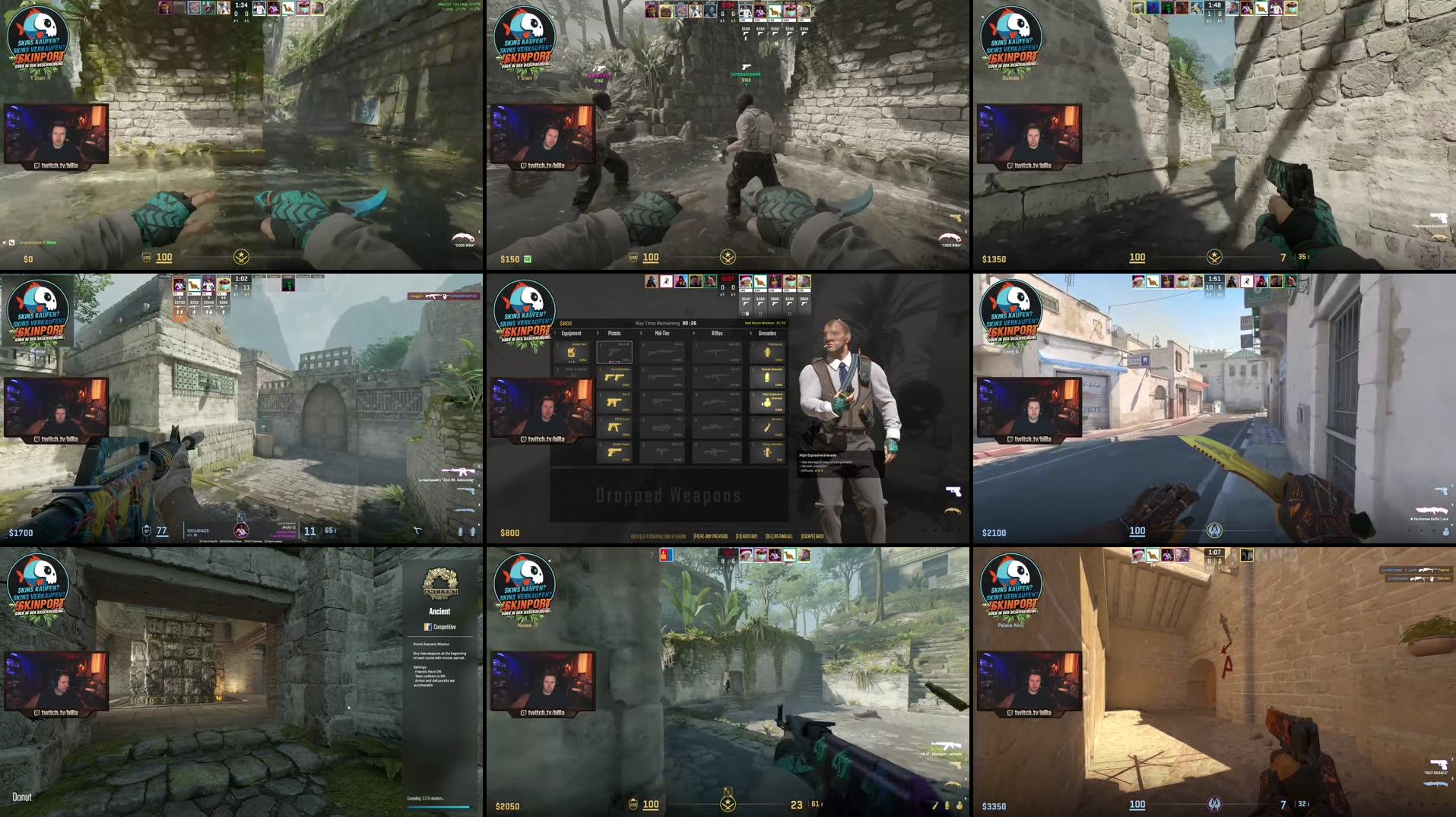The height and width of the screenshot is (817, 1456).
Task: Open the Pistols buy category
Action: (x=614, y=333)
